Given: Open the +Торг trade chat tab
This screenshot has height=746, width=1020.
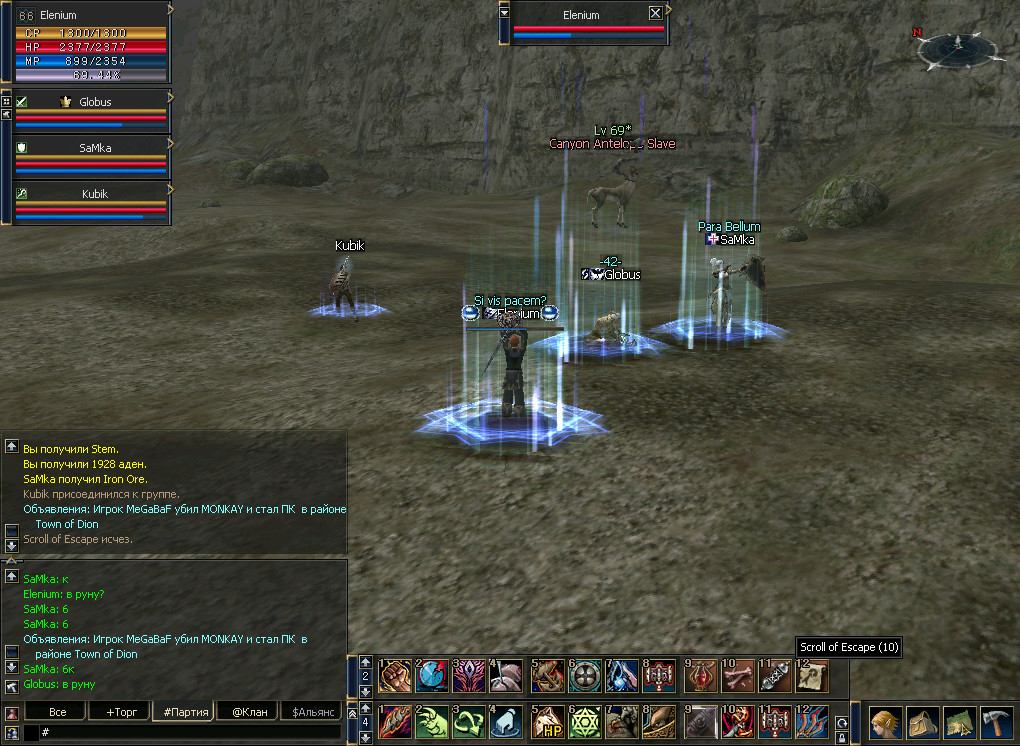Looking at the screenshot, I should point(119,712).
